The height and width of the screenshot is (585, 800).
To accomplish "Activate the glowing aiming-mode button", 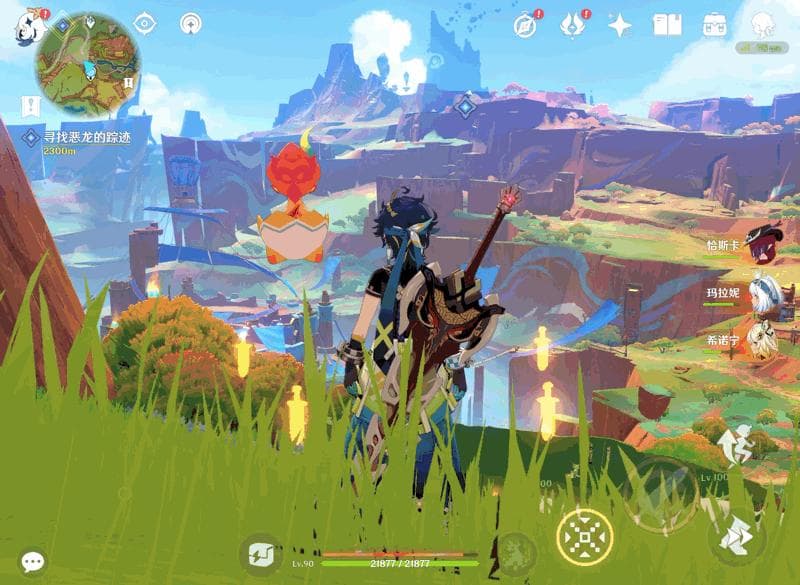I will point(582,537).
